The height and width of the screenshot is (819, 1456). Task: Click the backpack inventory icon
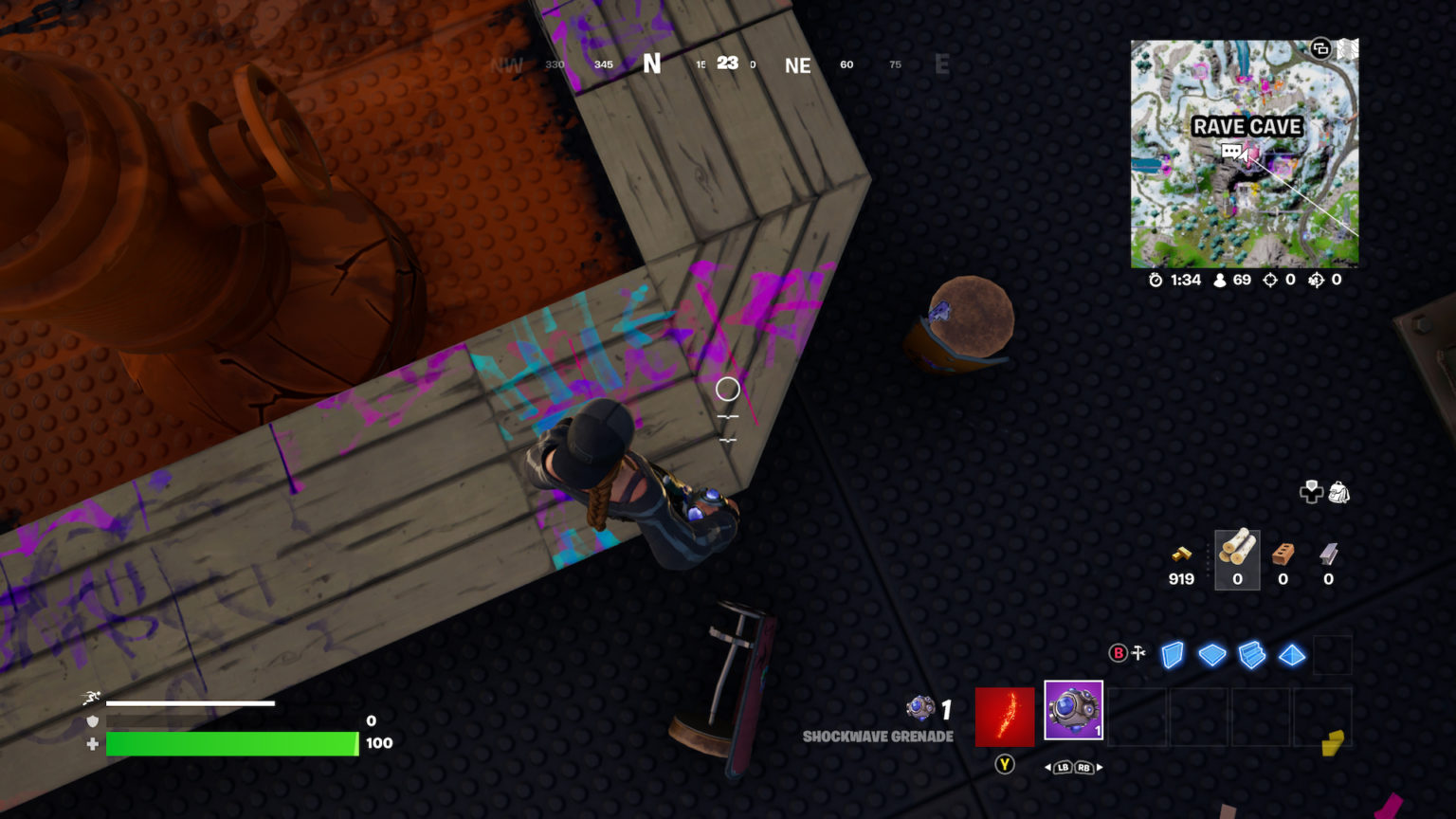tap(1338, 491)
